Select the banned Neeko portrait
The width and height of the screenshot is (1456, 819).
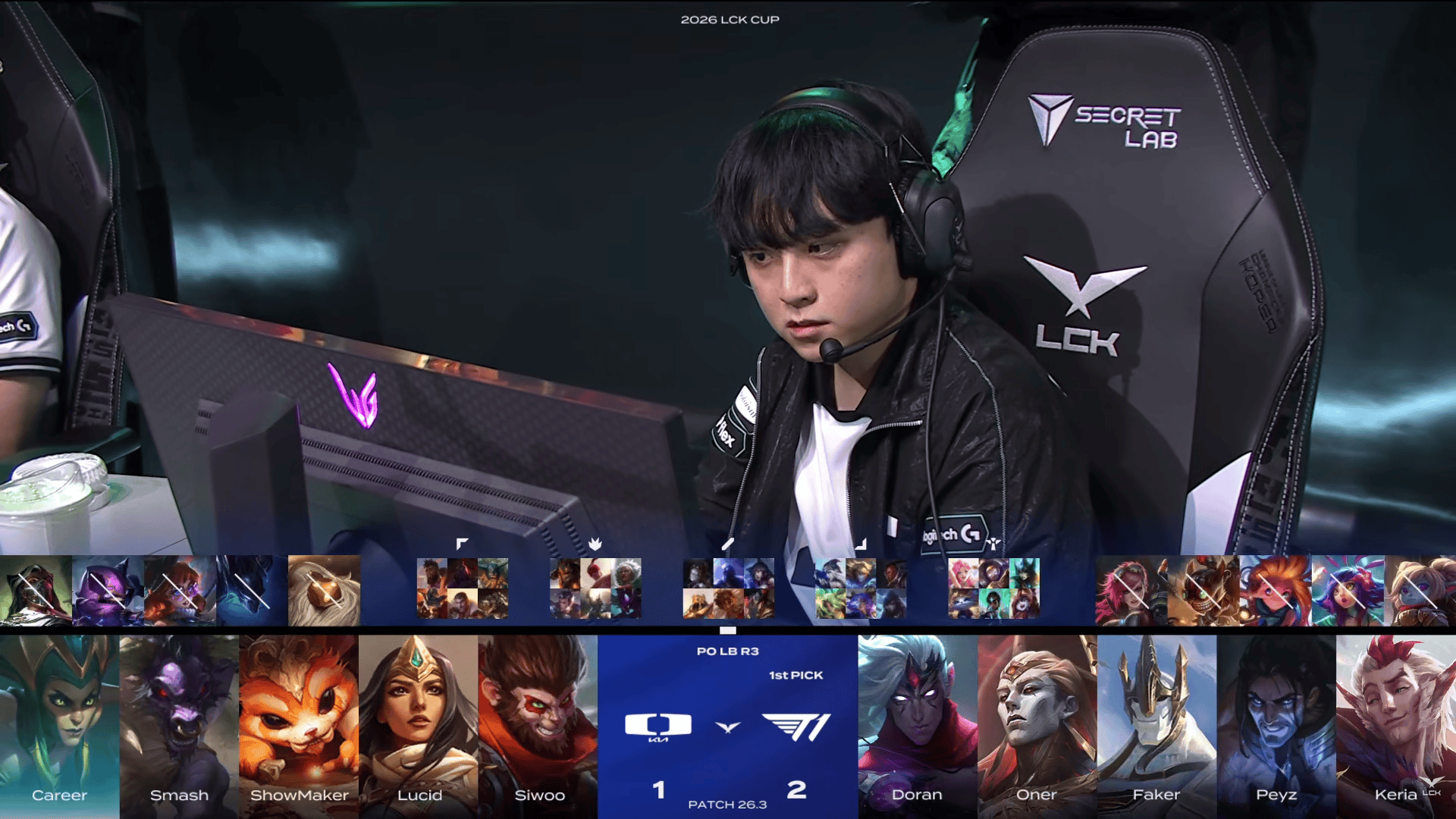(x=1348, y=591)
